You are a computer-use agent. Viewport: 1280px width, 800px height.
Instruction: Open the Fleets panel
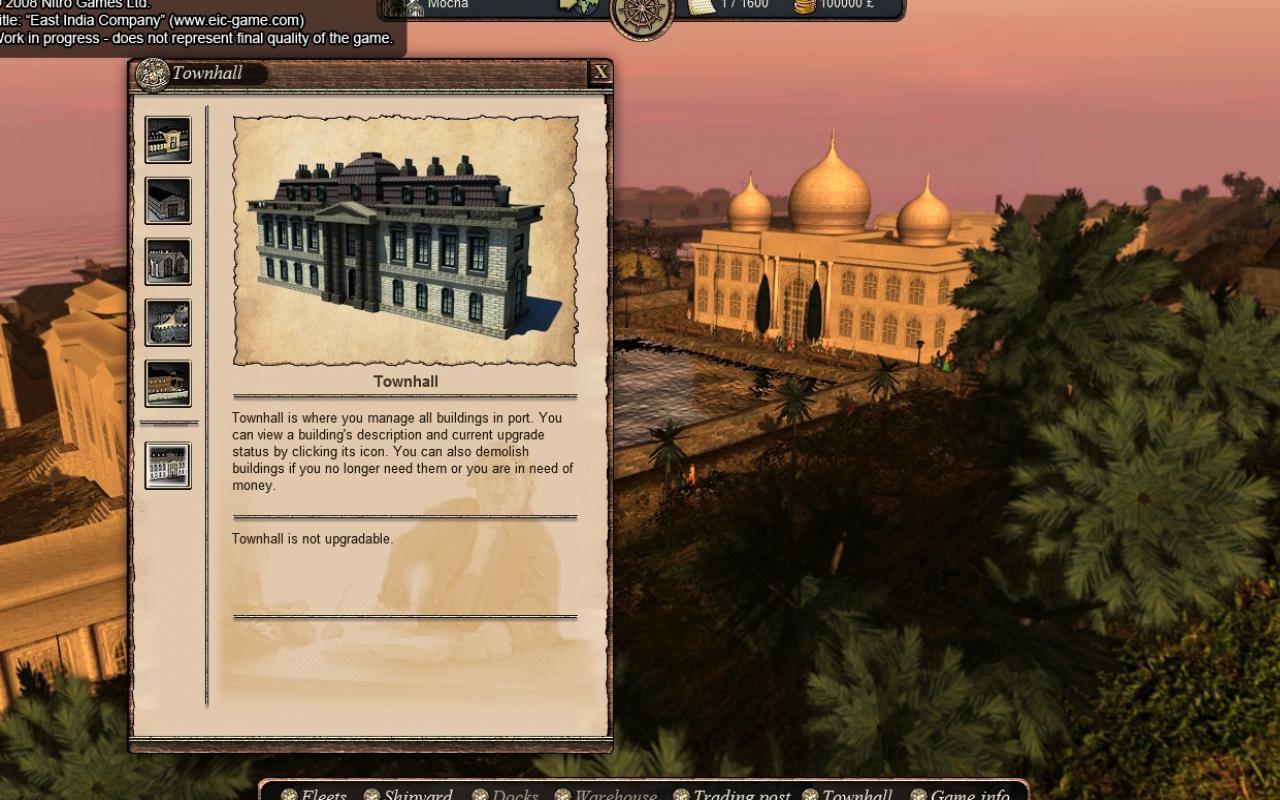[321, 794]
